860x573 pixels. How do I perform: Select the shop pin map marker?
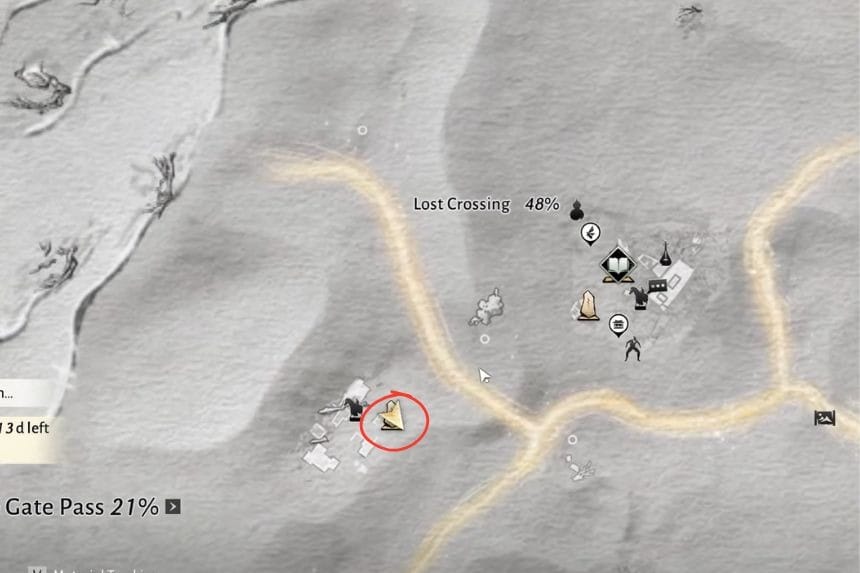617,324
